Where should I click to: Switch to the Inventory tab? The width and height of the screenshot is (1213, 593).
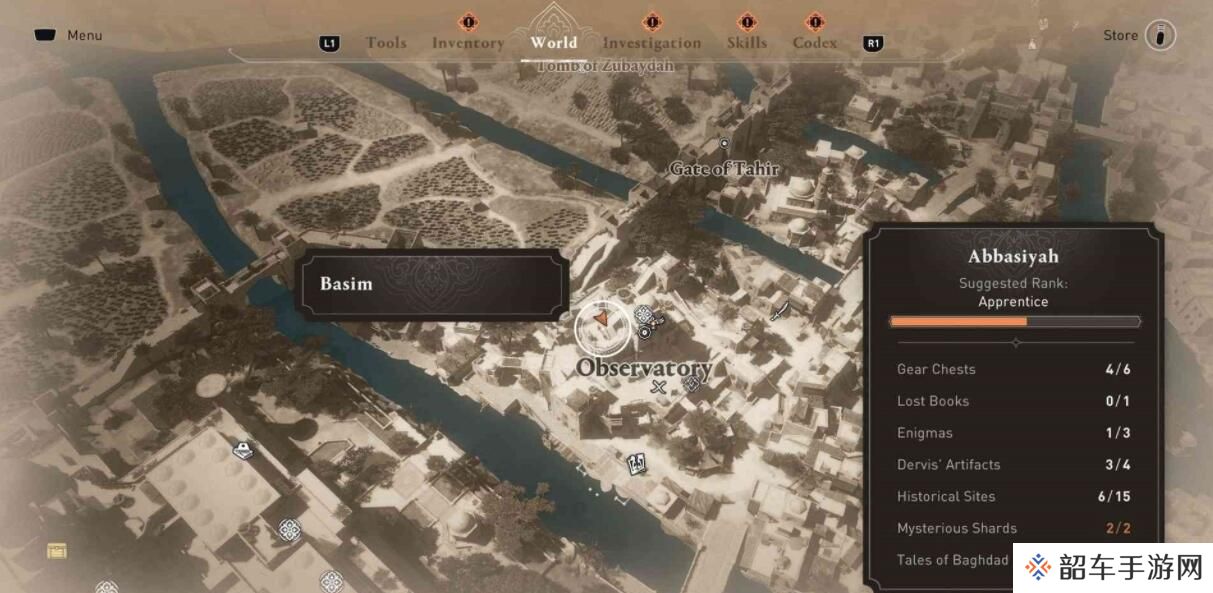[x=468, y=43]
